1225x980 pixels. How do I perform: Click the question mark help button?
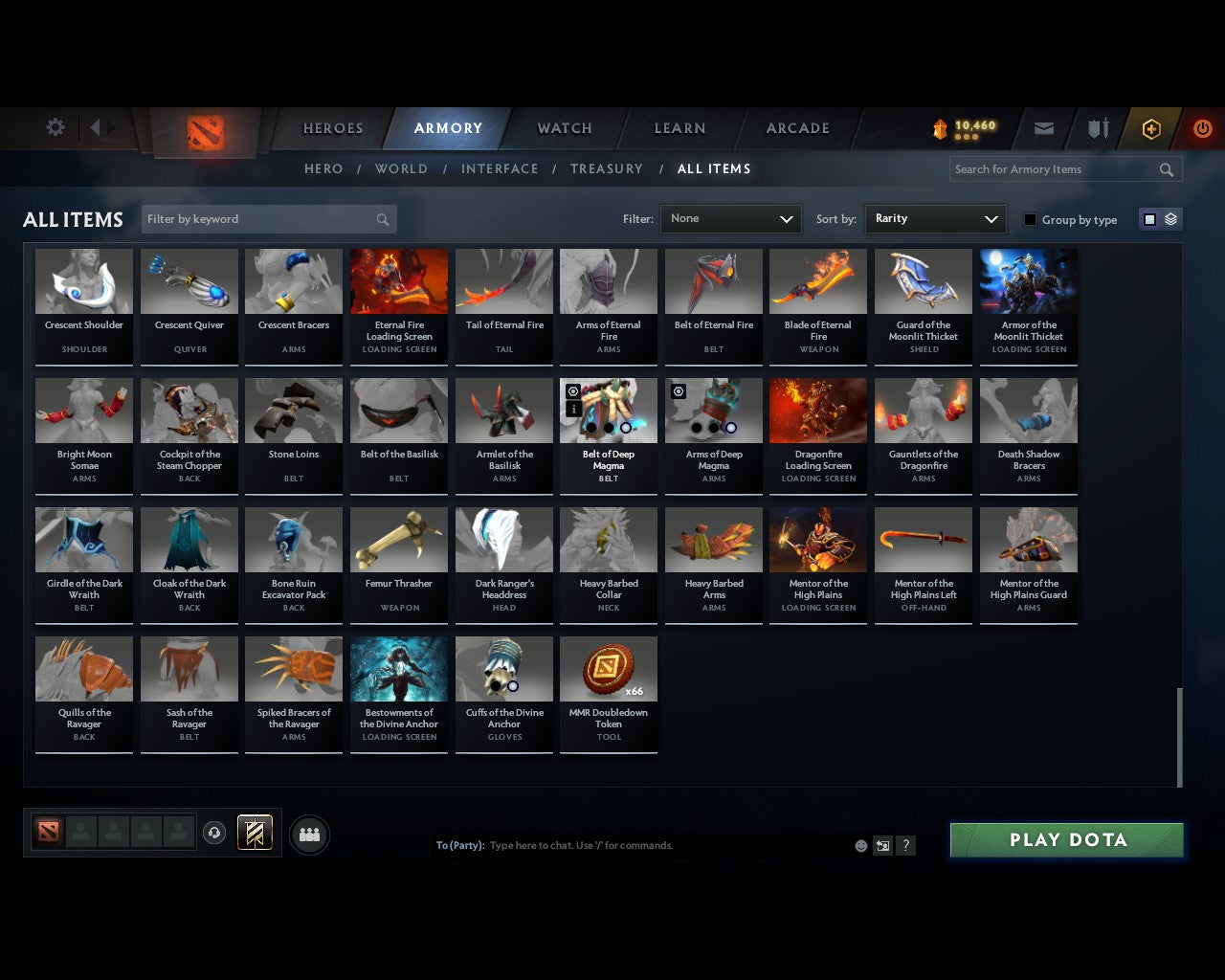pos(905,845)
